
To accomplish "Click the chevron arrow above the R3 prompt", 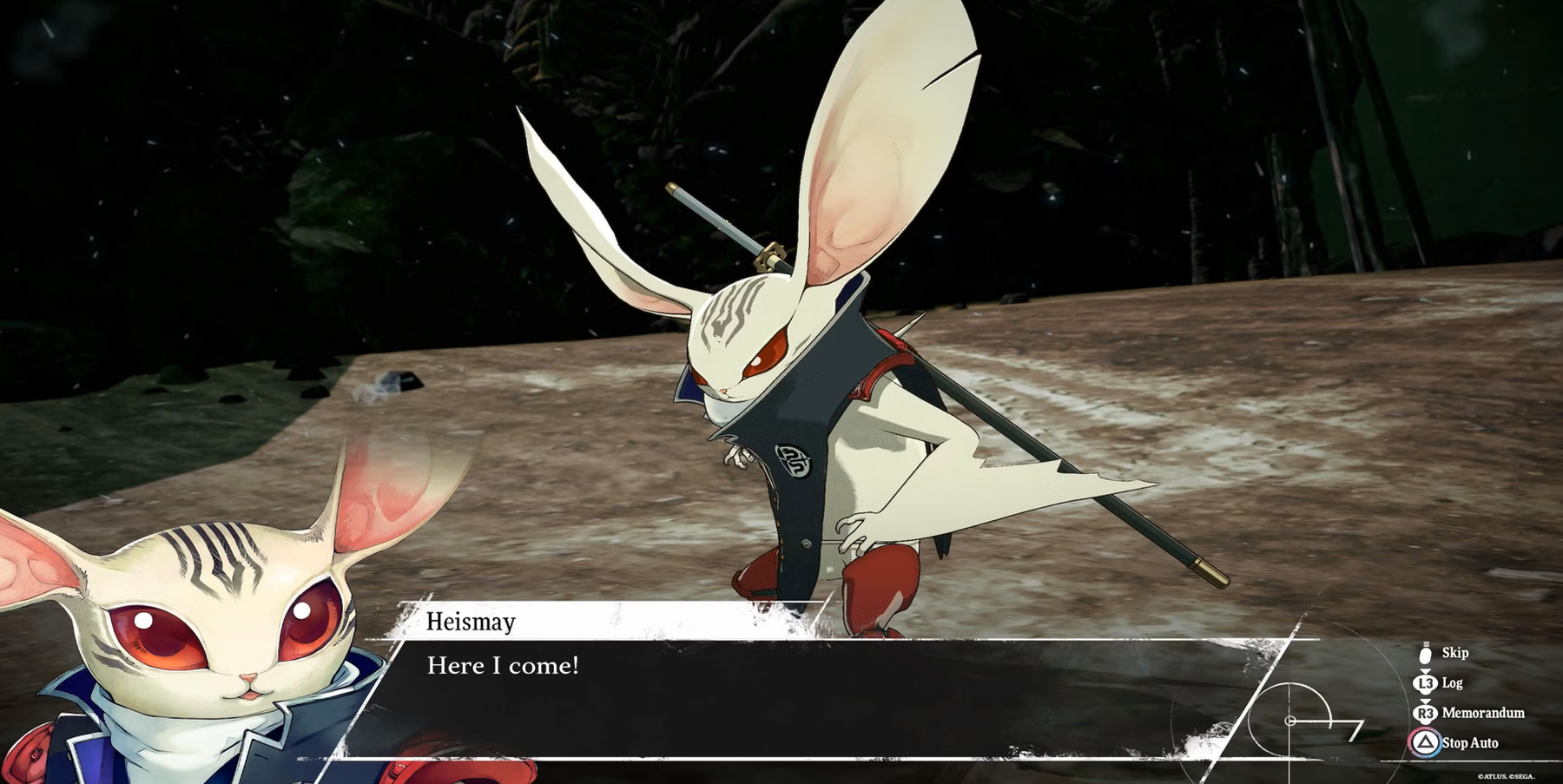I will tap(1425, 701).
